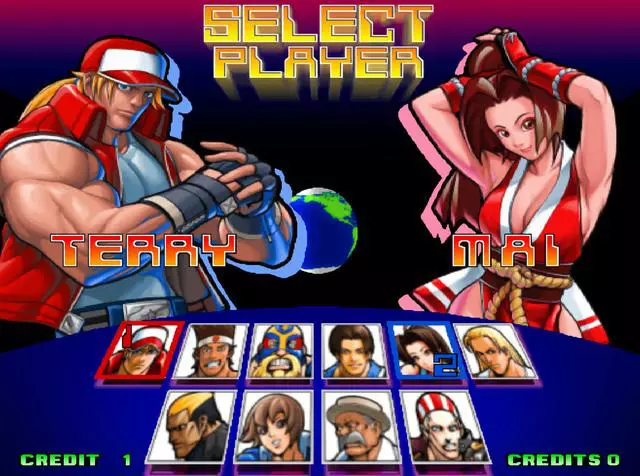
Task: Select Kim's brown-haired portrait
Action: (x=350, y=350)
